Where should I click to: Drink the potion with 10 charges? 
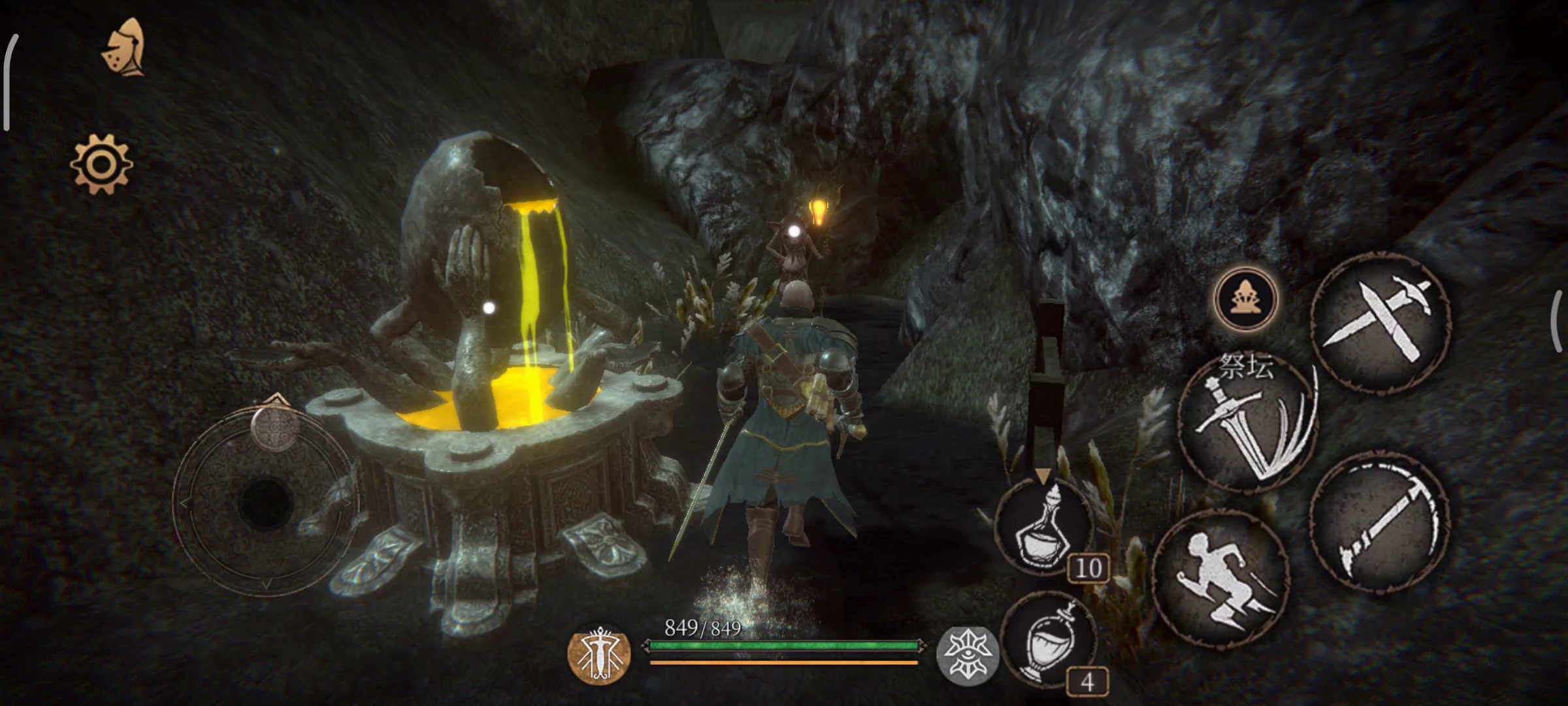[1045, 527]
